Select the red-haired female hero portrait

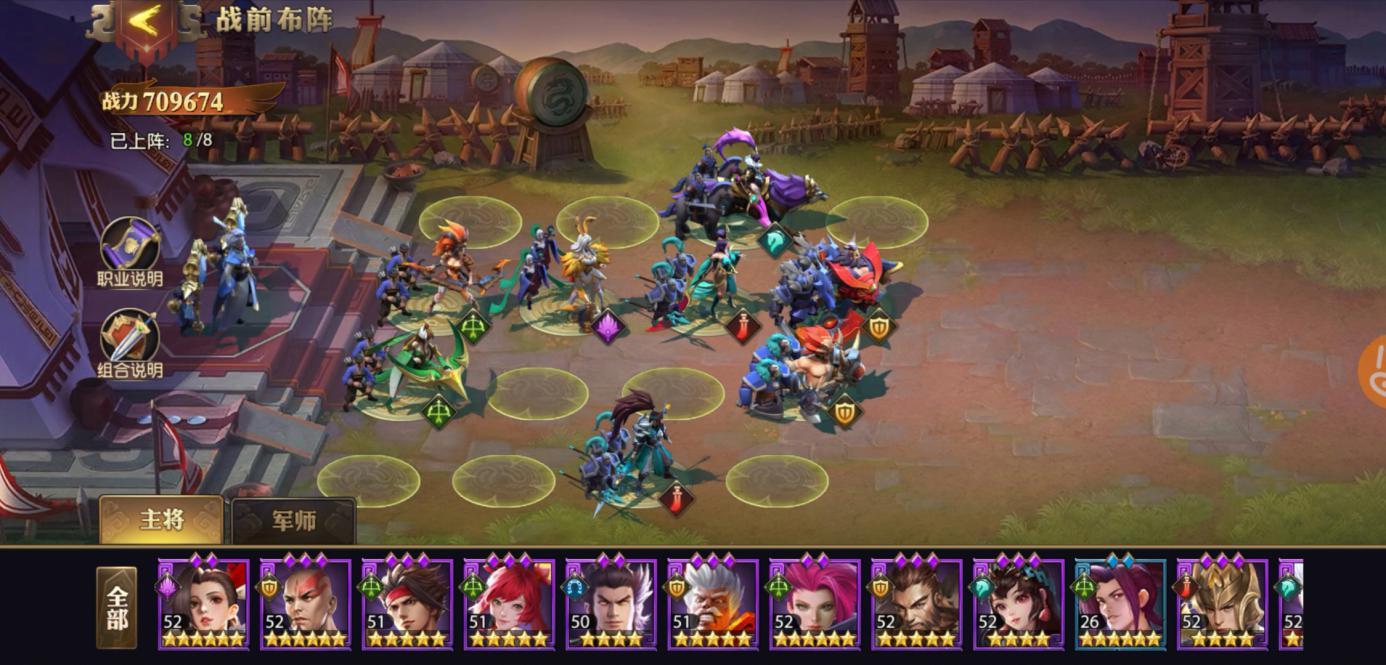(510, 604)
